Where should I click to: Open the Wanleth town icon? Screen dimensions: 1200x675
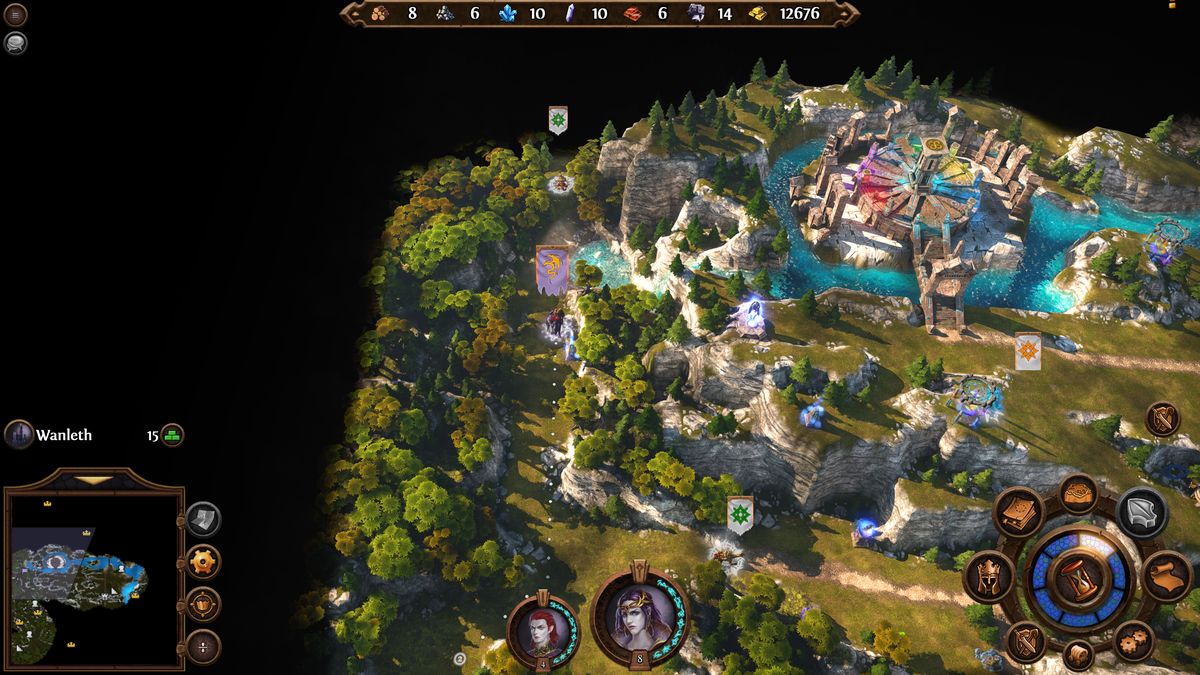point(19,434)
